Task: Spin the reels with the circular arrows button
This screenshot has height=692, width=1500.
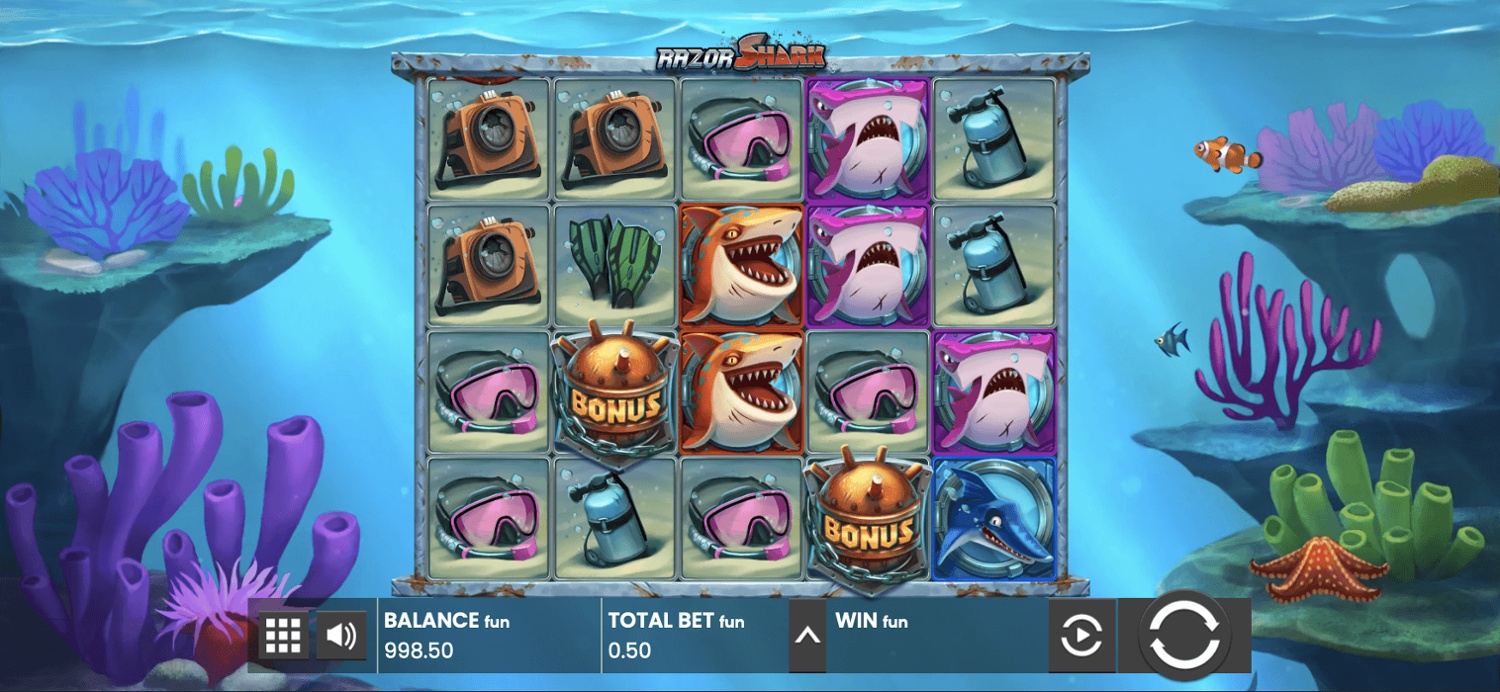Action: coord(1184,636)
